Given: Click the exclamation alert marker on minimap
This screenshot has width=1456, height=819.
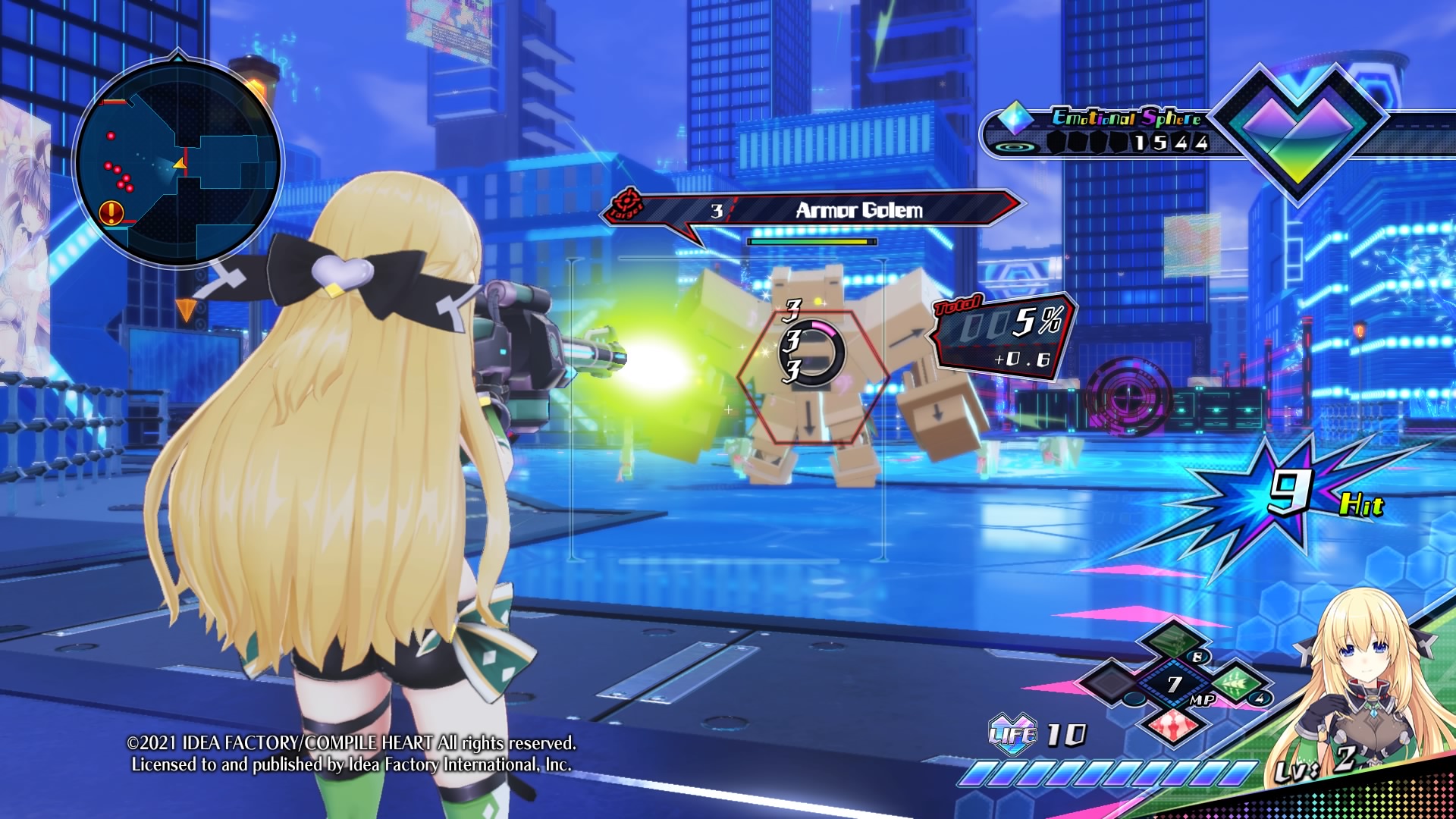Looking at the screenshot, I should point(111,212).
